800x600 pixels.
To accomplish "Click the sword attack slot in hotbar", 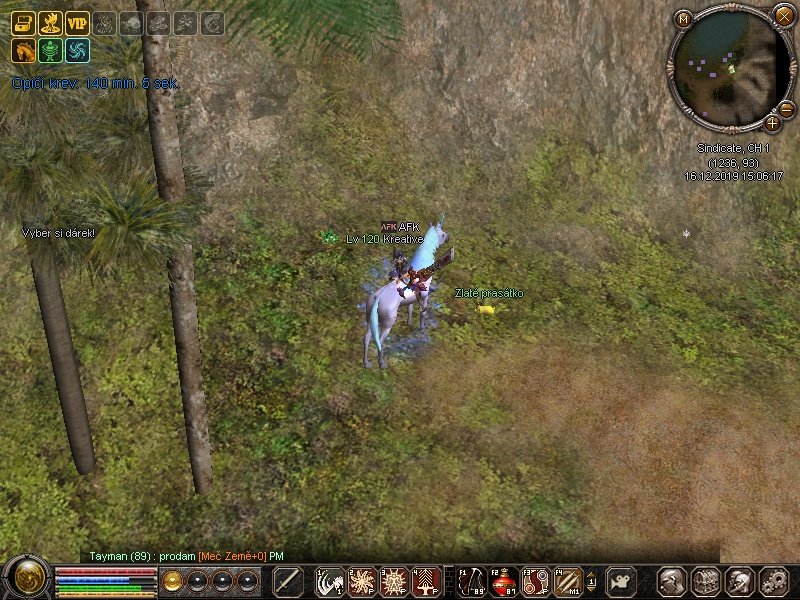I will click(288, 581).
